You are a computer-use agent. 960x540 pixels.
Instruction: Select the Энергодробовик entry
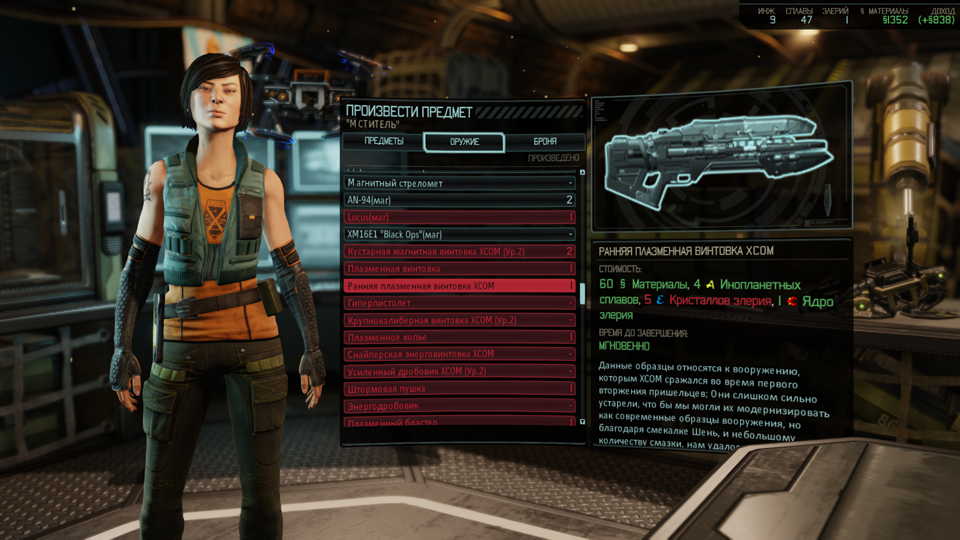pos(460,405)
